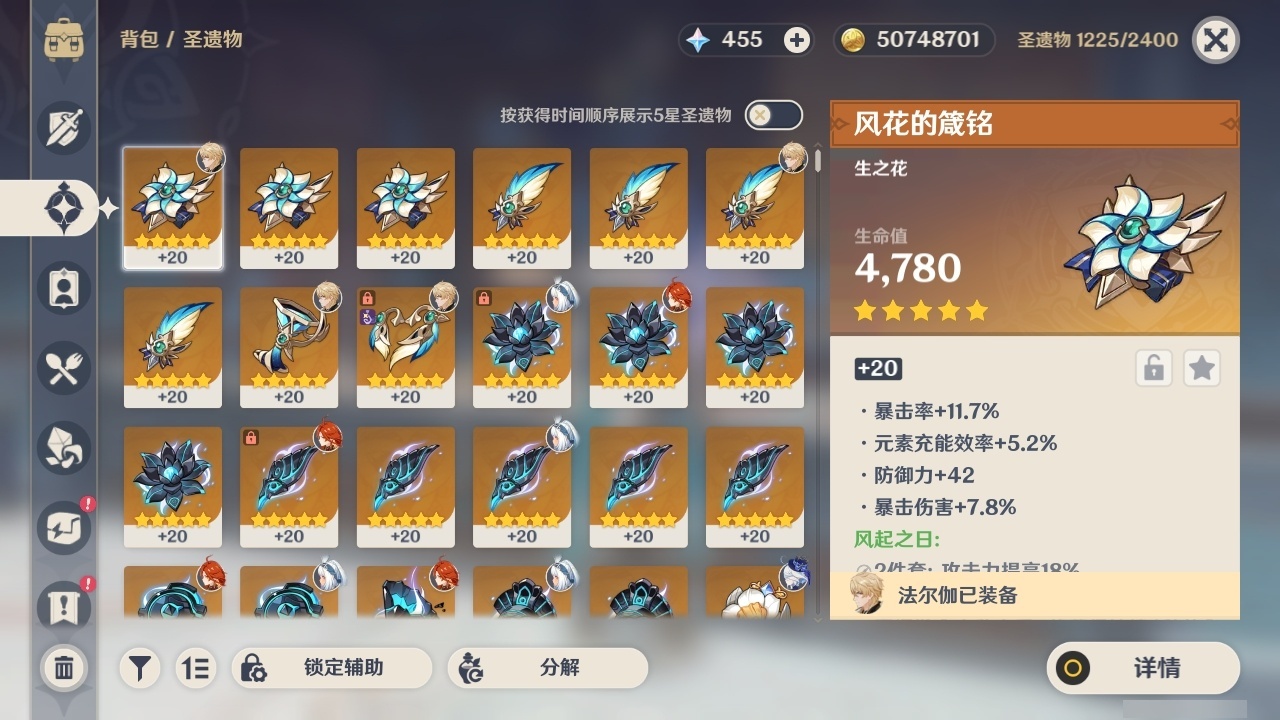Select the second flower artifact thumbnail
The width and height of the screenshot is (1280, 720).
(x=289, y=207)
